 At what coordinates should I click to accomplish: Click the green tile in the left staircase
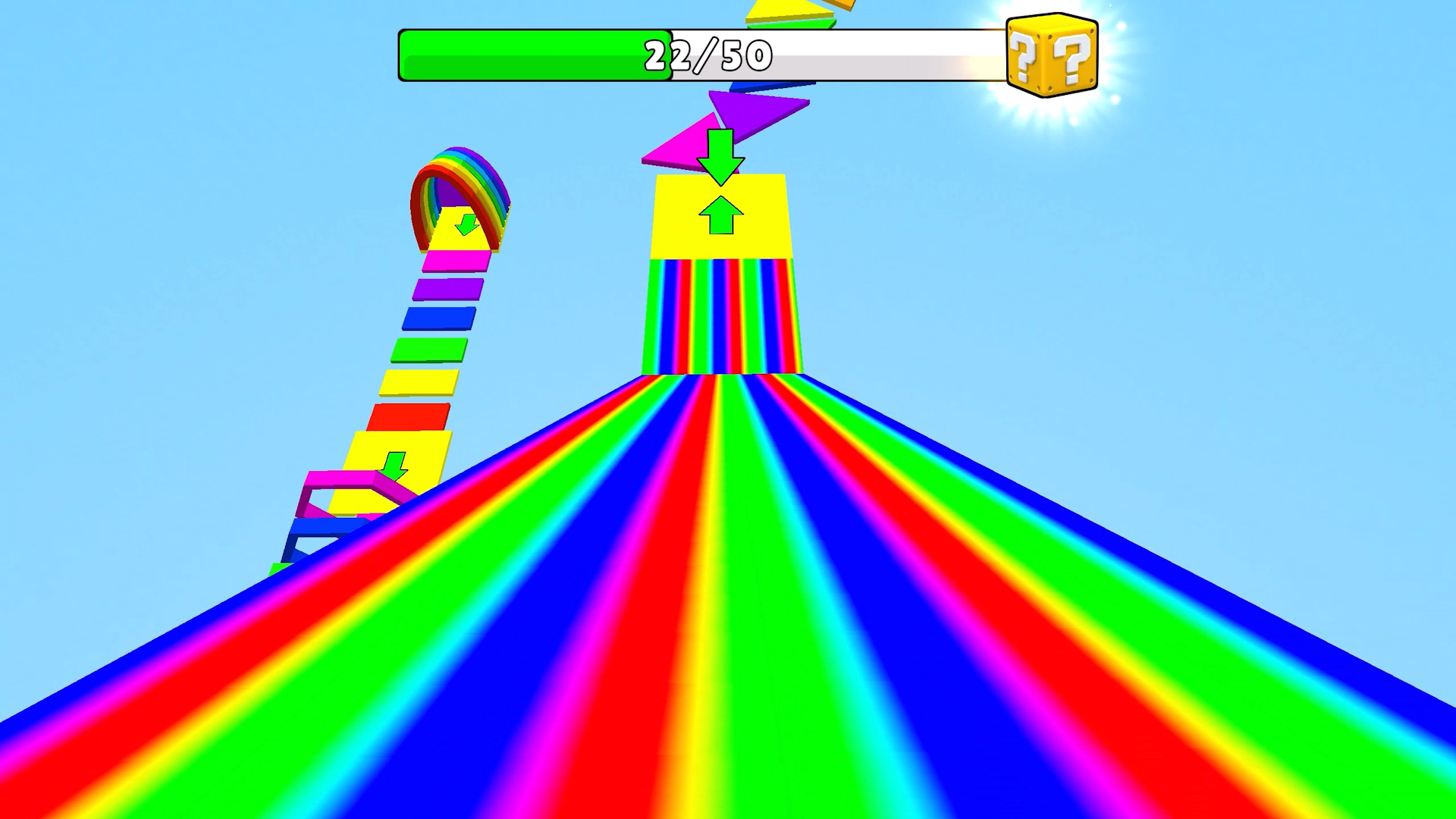point(428,349)
